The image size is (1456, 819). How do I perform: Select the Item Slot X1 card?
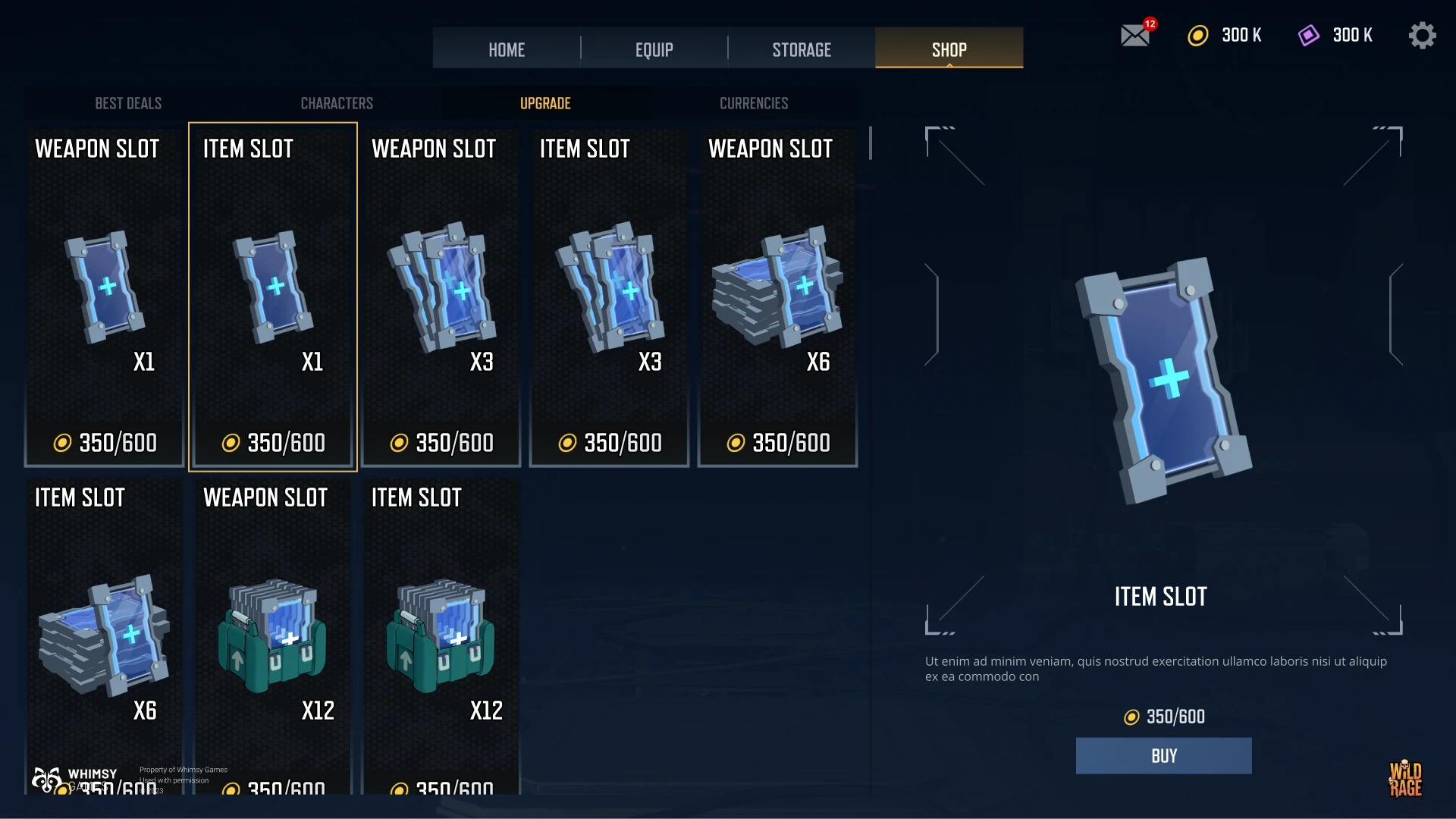point(273,297)
